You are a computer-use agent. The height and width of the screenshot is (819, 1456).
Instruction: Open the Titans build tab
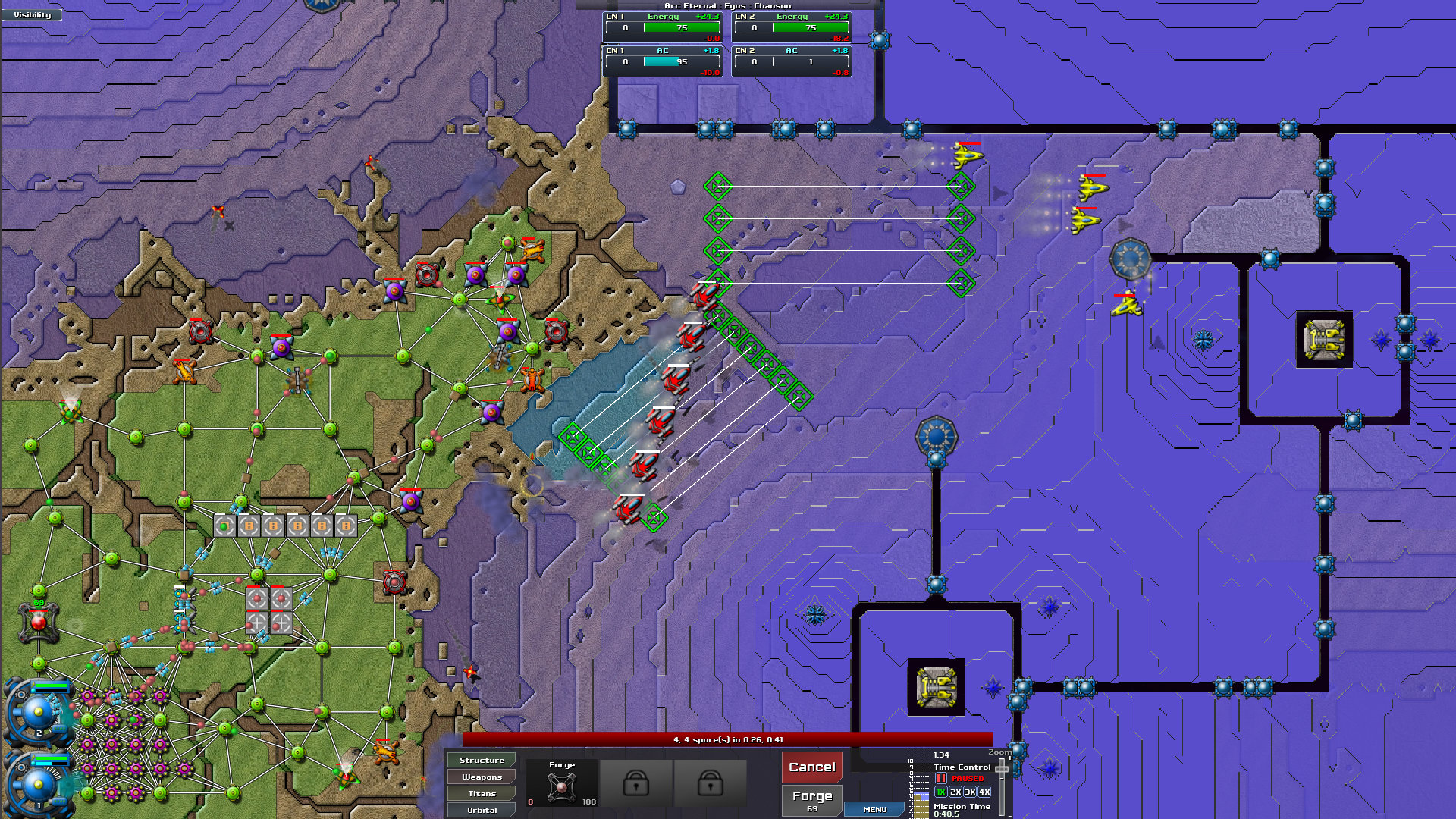point(480,793)
